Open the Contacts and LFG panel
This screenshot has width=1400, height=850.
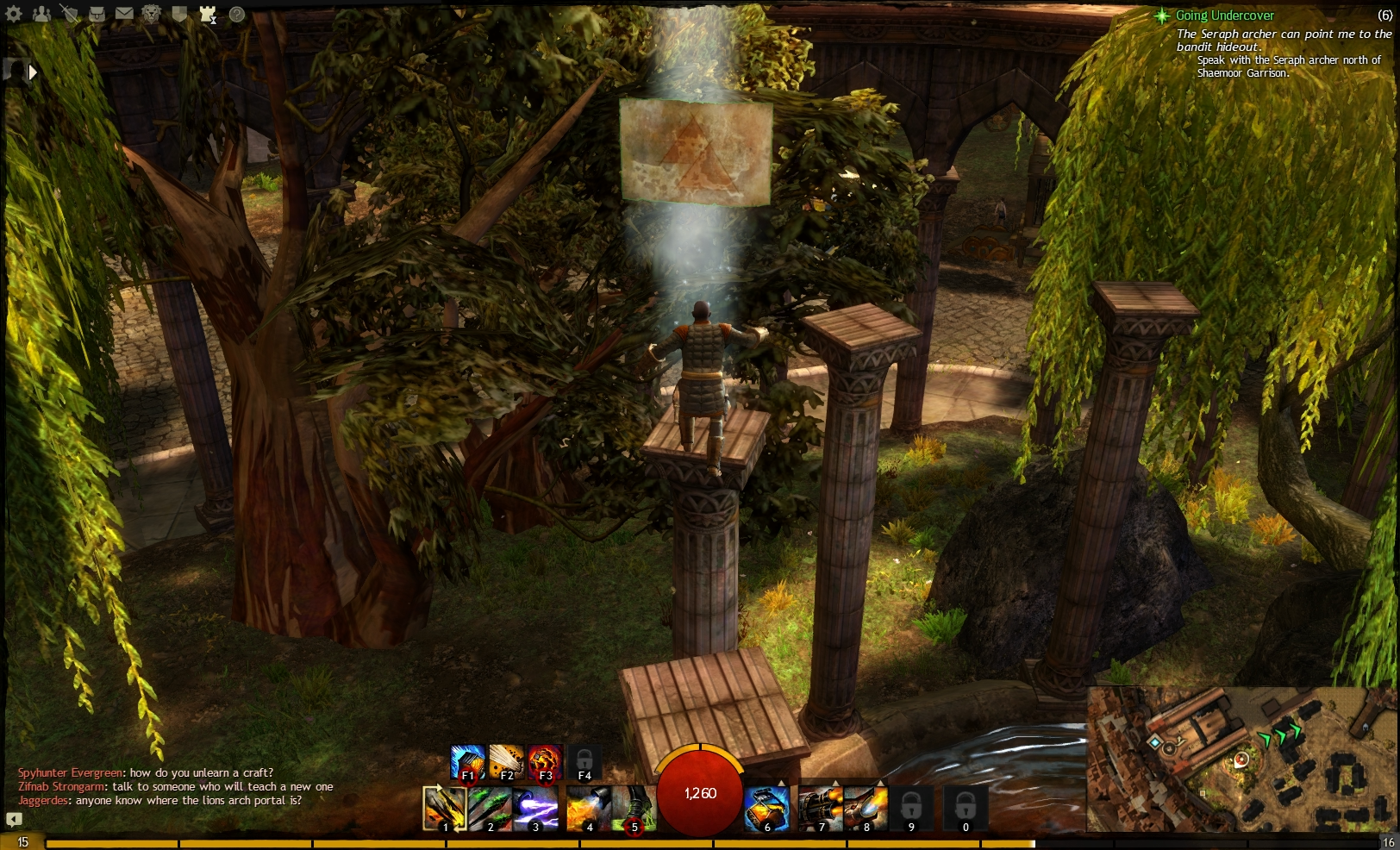[41, 15]
